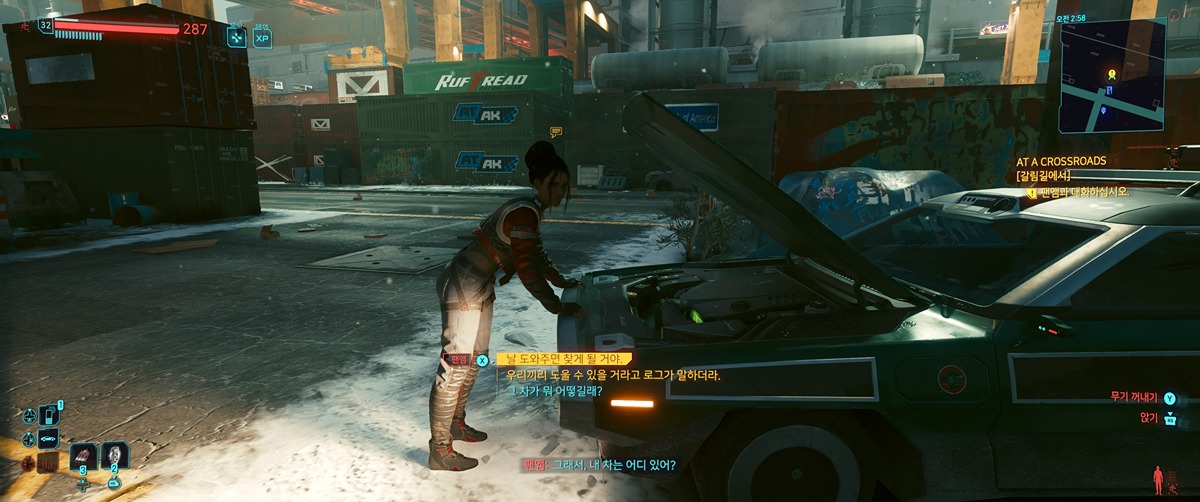Open the minimap

[1112, 76]
